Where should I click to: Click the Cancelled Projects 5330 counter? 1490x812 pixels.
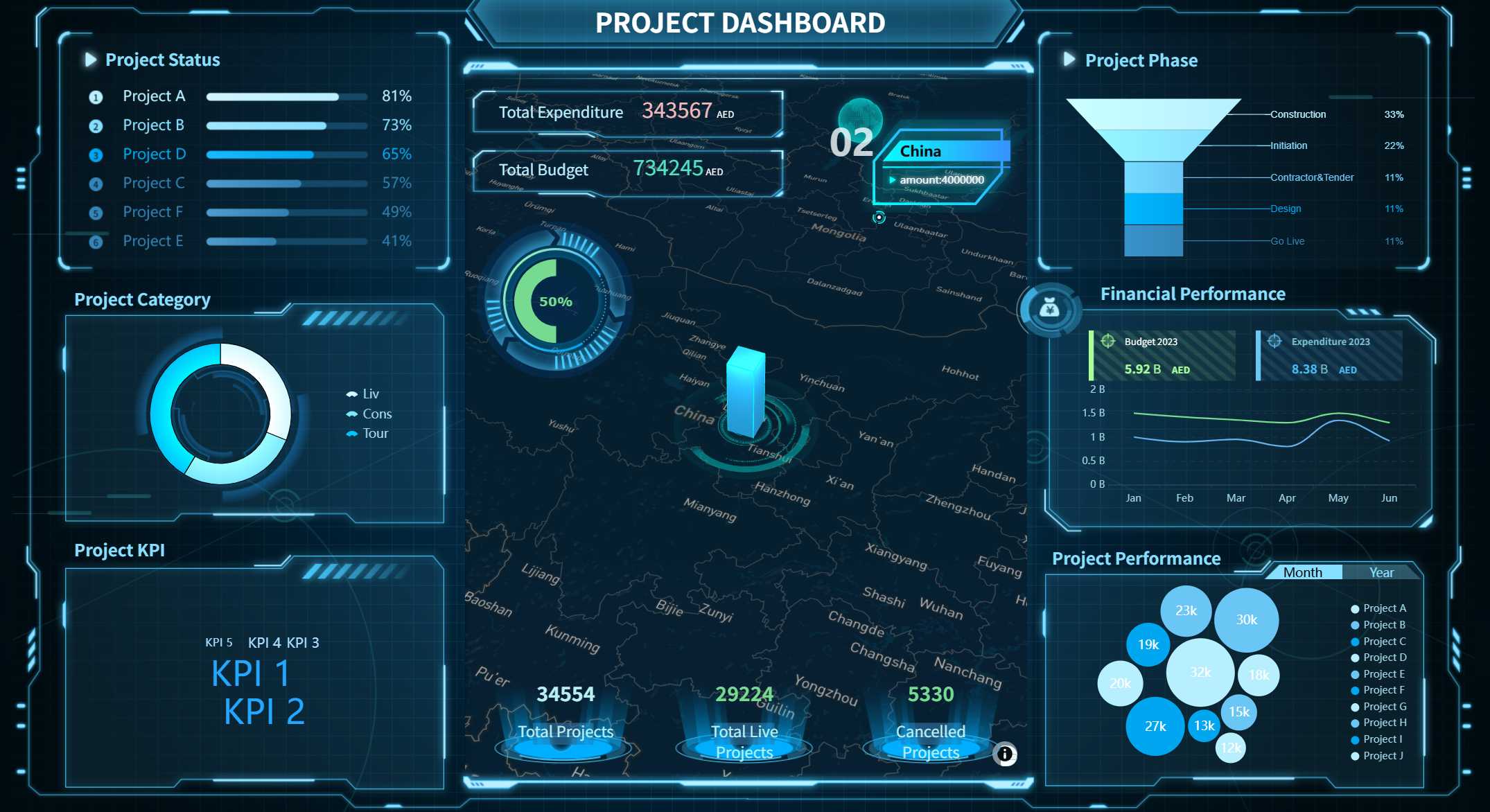pyautogui.click(x=929, y=694)
